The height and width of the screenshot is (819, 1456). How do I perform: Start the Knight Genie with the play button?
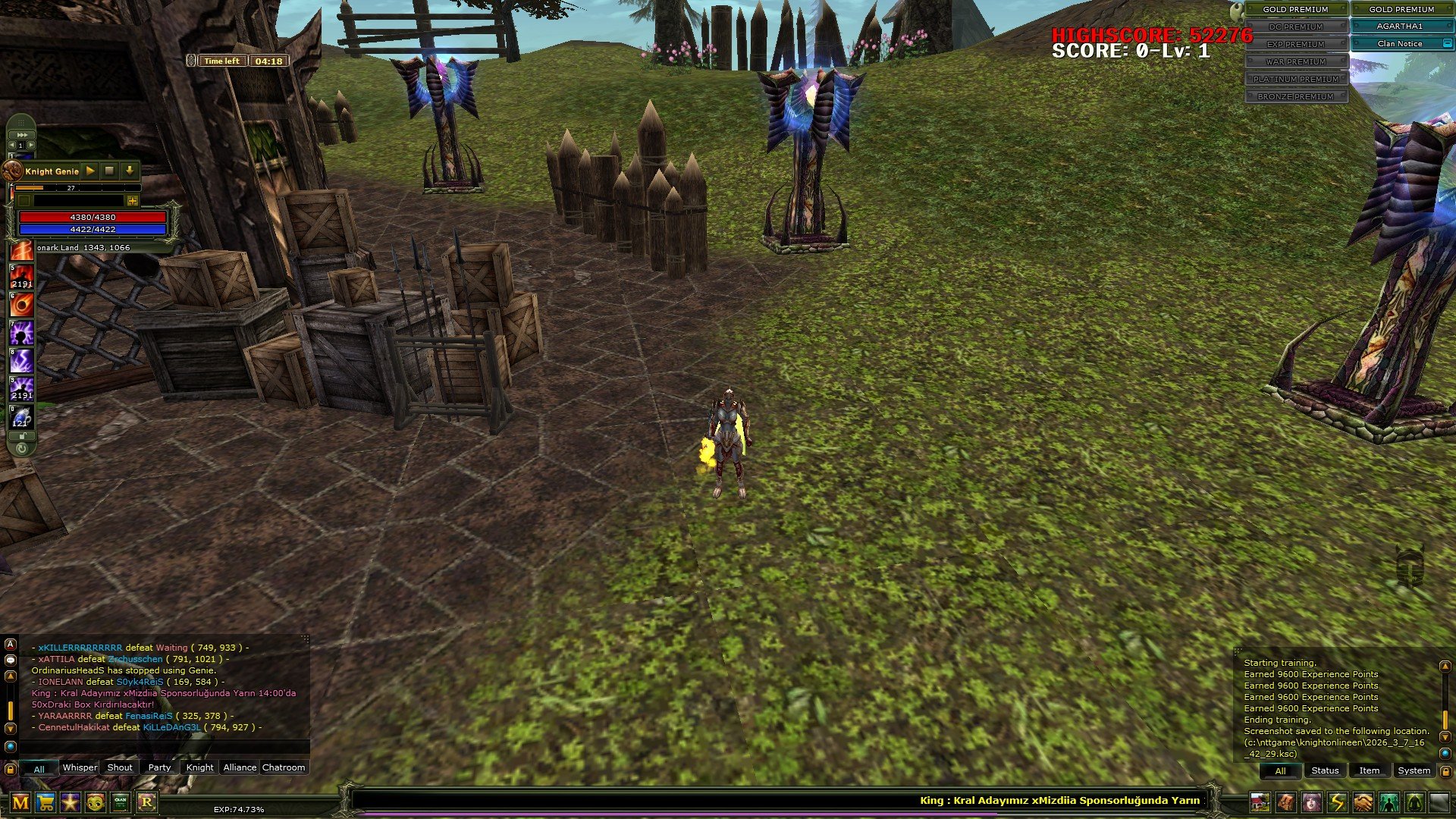tap(90, 171)
